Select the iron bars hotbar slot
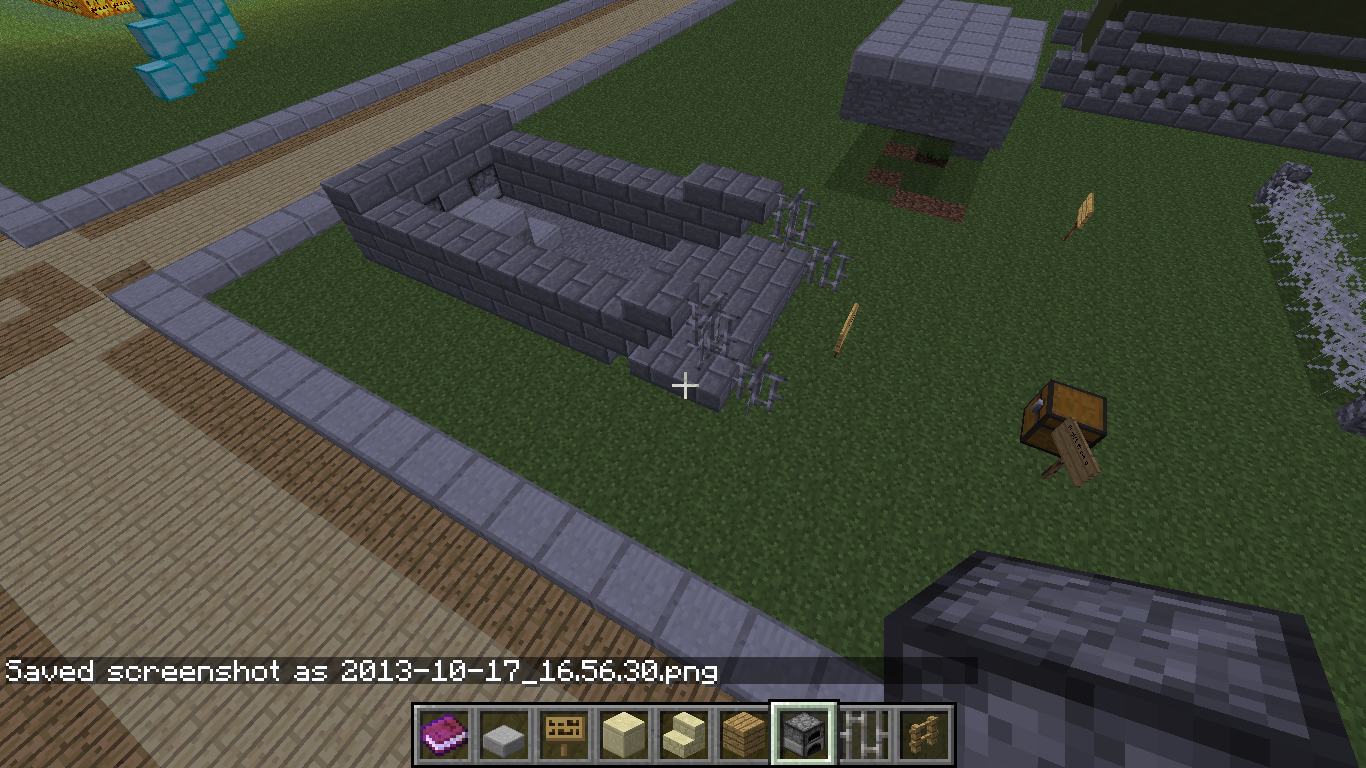1366x768 pixels. (x=863, y=735)
